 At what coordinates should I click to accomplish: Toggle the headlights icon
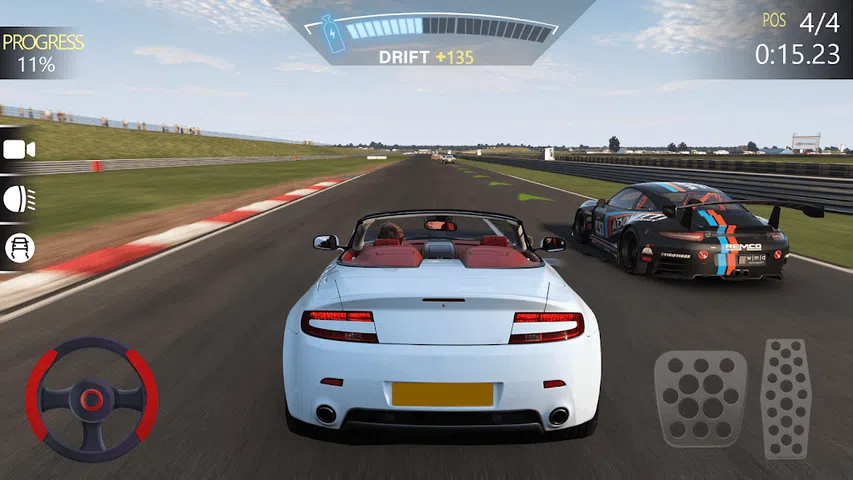pos(19,198)
